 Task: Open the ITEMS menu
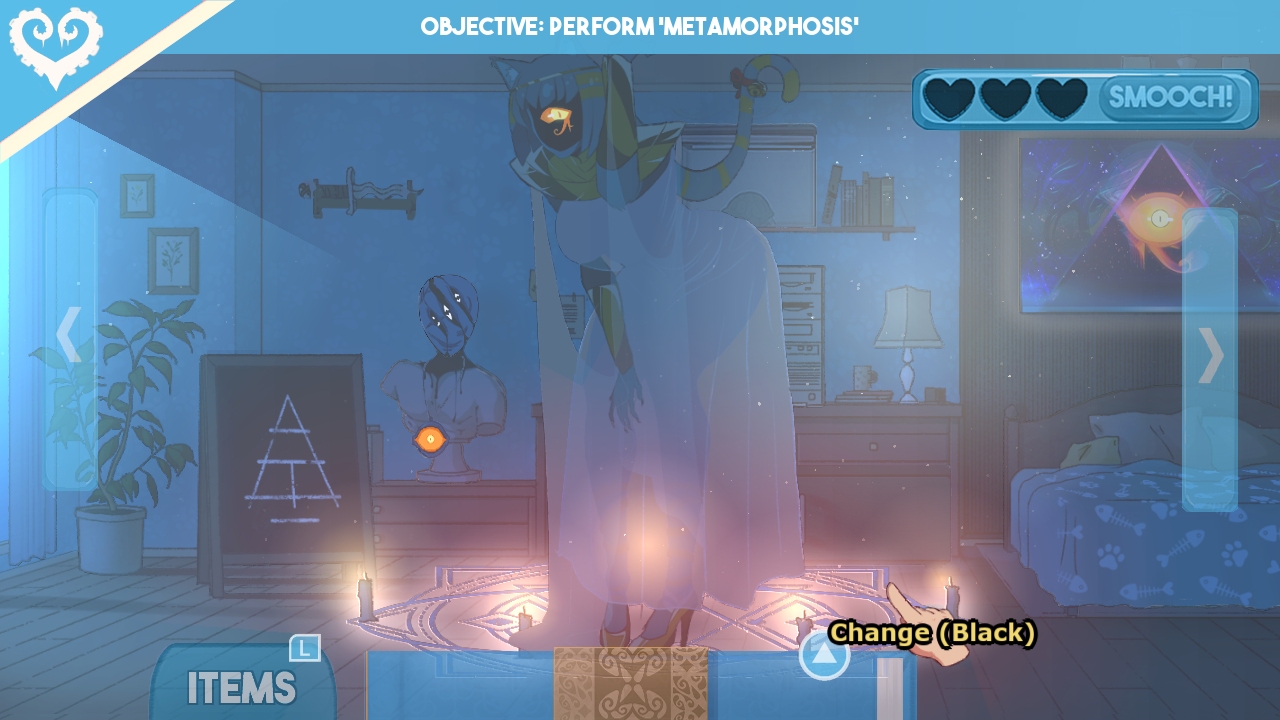point(240,689)
